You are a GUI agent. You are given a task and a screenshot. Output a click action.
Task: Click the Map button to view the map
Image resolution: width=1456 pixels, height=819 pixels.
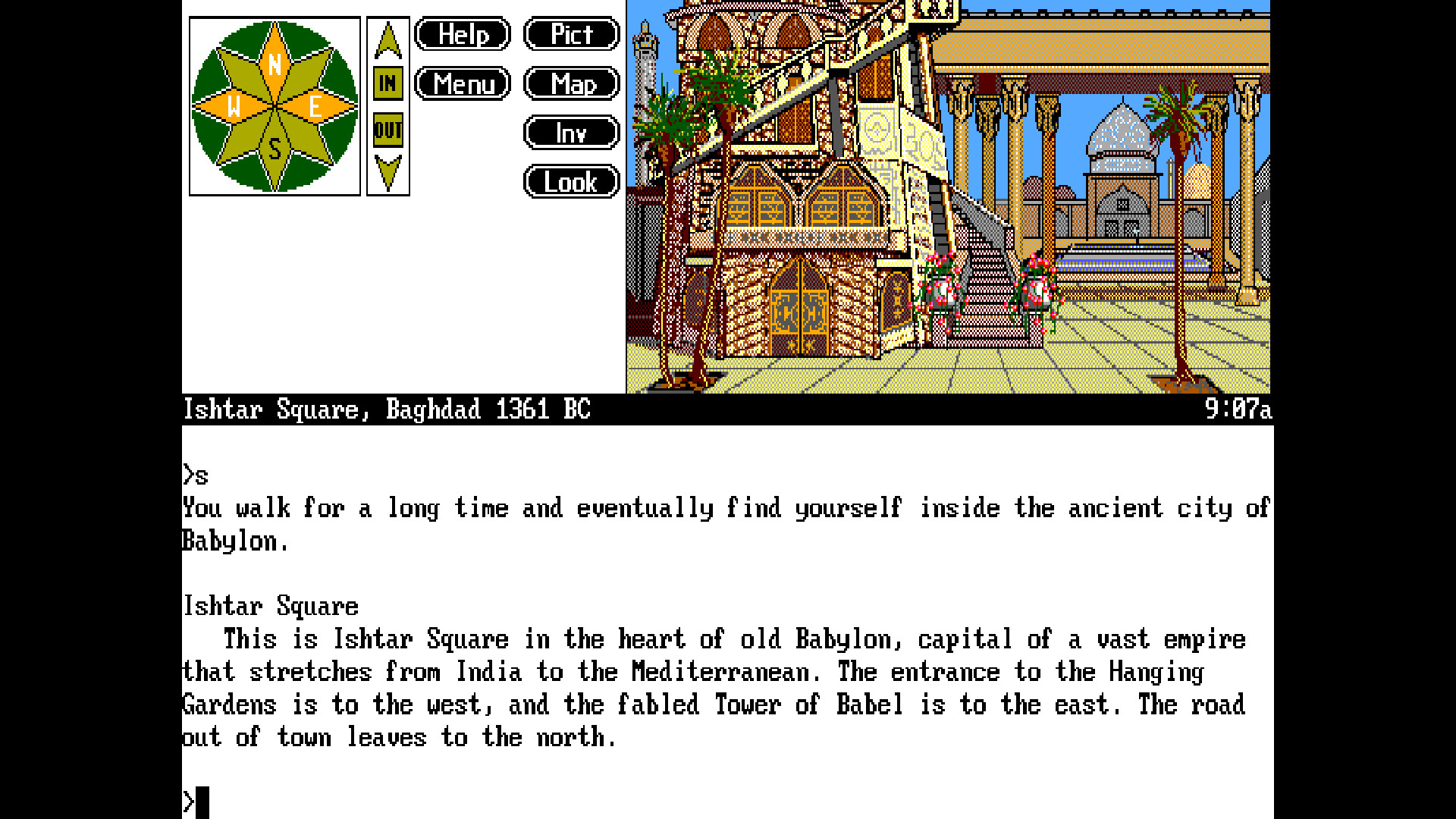(x=571, y=83)
